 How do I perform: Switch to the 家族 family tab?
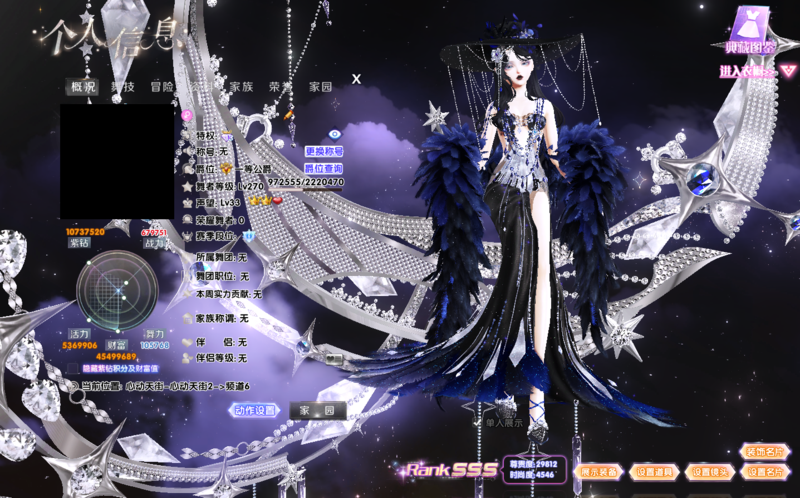click(x=241, y=87)
